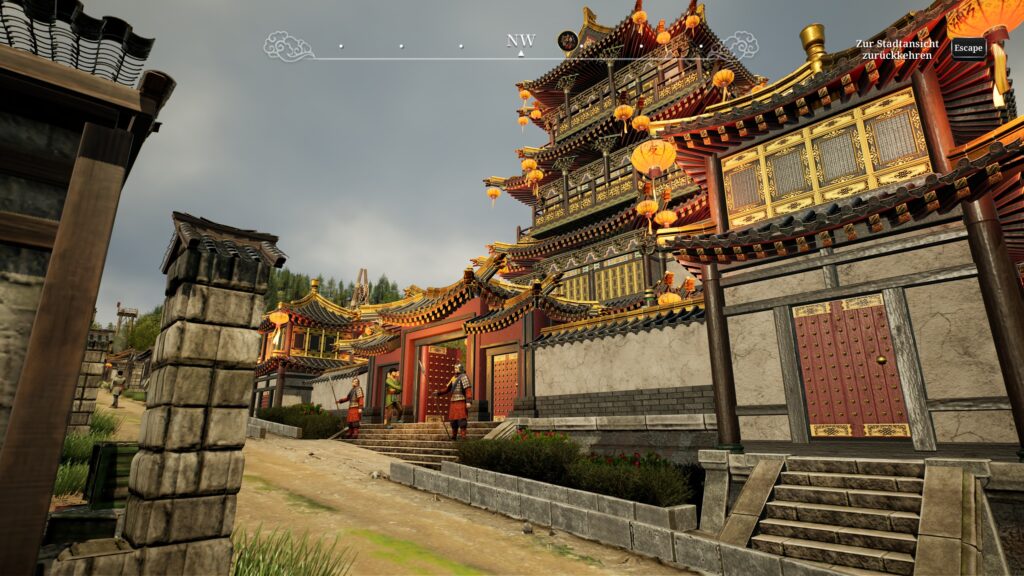Select the round marker icon on the compass

567,41
